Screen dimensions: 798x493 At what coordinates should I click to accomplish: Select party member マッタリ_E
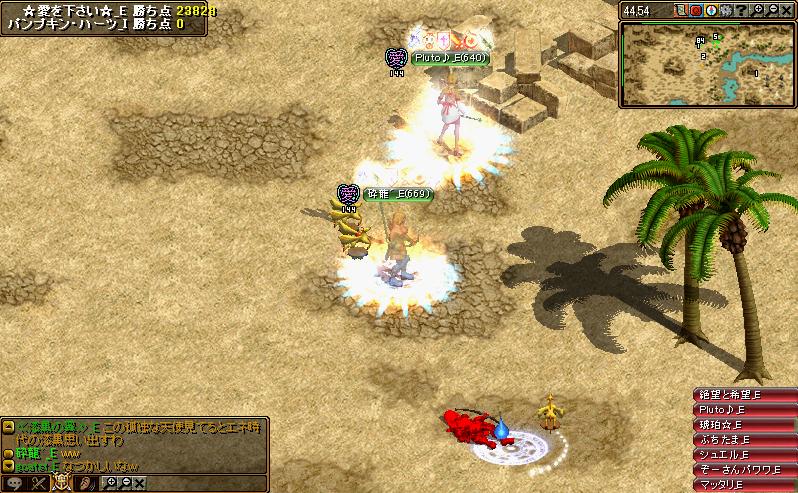745,485
